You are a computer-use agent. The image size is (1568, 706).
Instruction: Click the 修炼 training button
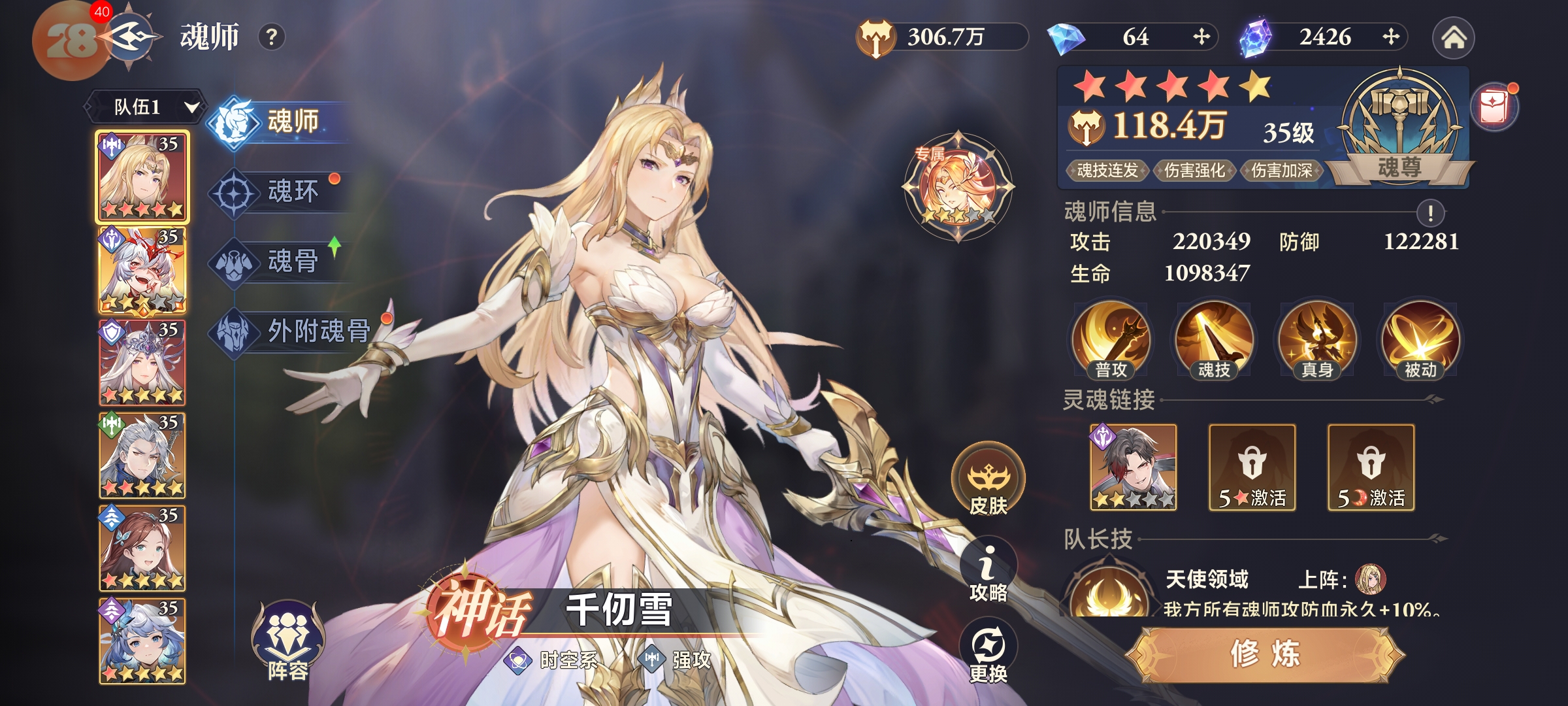1265,654
